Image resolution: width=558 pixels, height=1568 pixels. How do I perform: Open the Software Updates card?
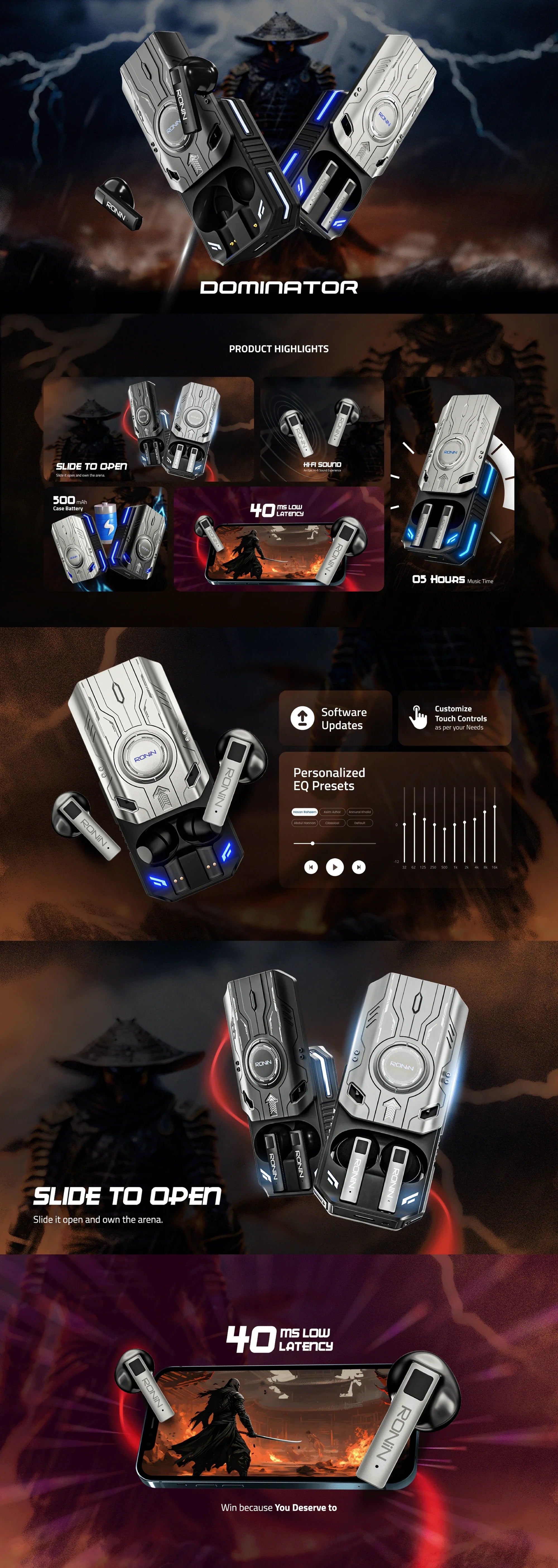point(335,718)
